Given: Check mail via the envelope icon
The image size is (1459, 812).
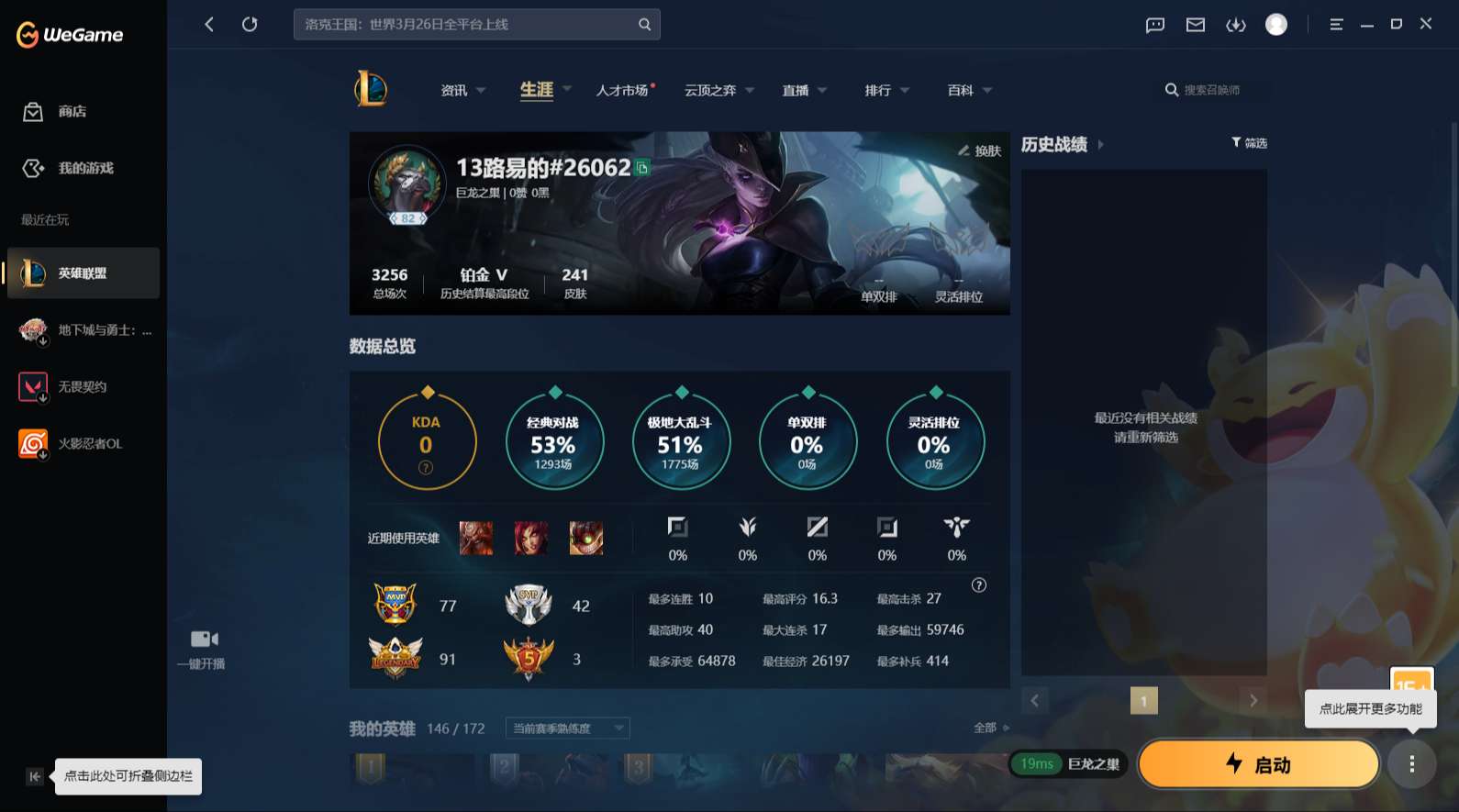Looking at the screenshot, I should [1195, 25].
